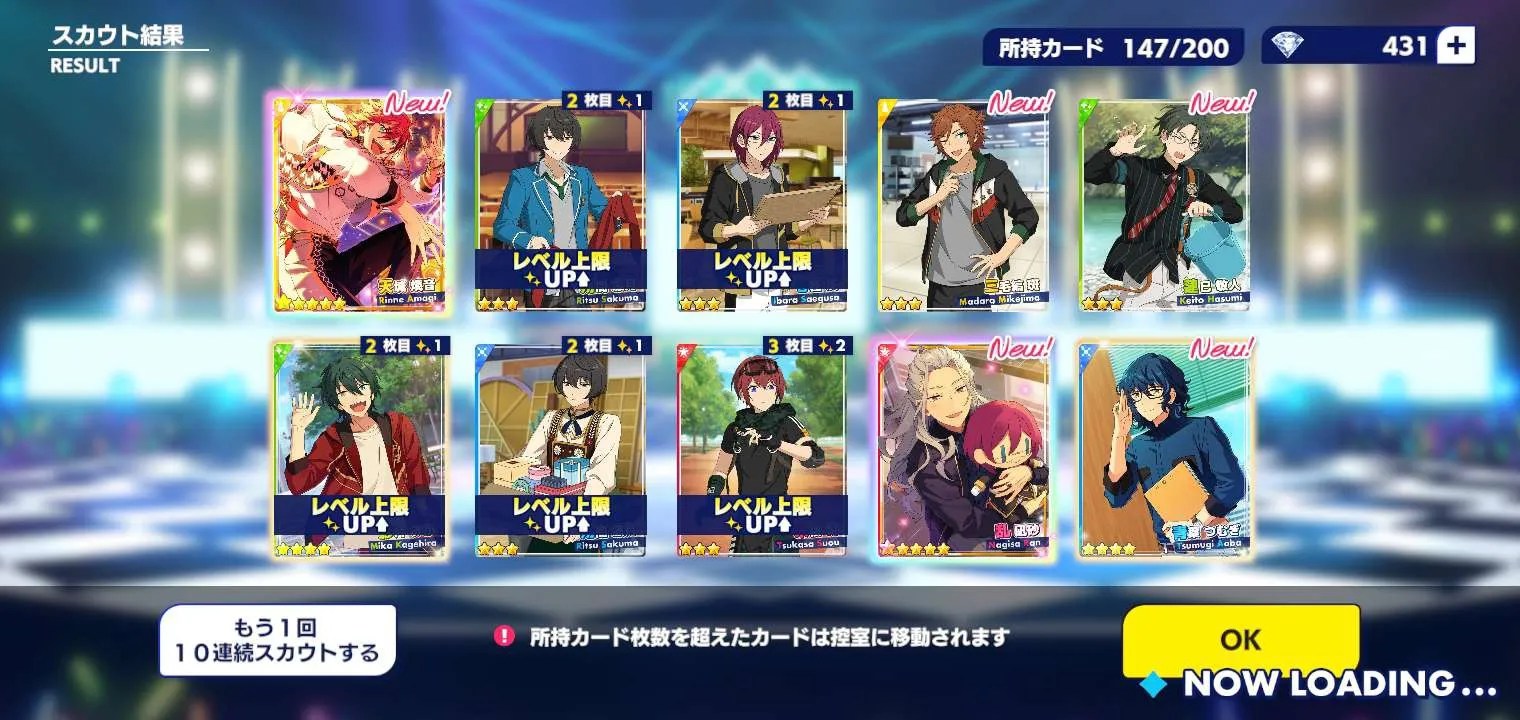Select the Rinne Amagi five-star card
This screenshot has height=720, width=1520.
(358, 205)
